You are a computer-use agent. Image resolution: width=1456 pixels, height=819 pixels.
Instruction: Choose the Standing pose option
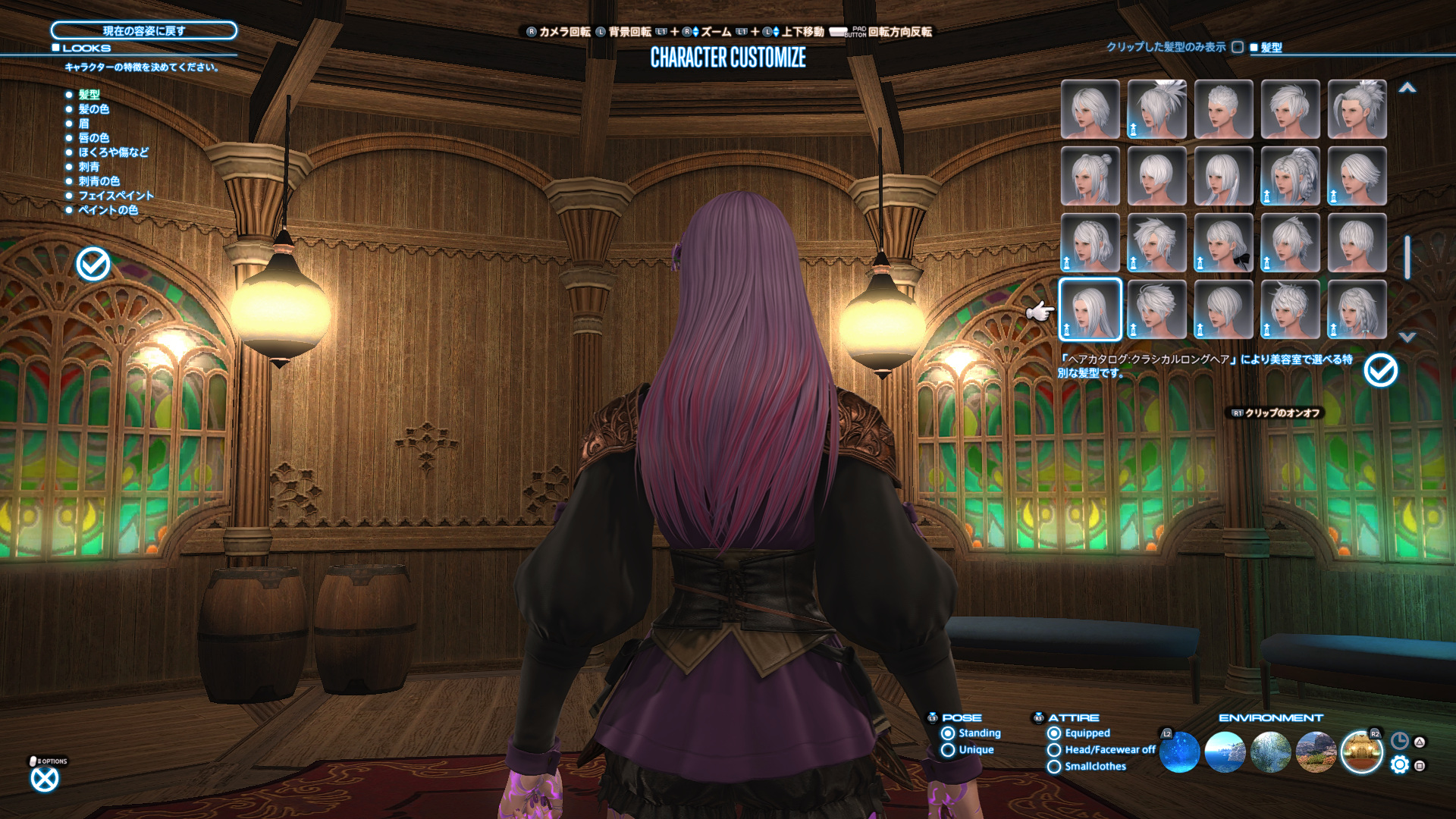(x=948, y=733)
